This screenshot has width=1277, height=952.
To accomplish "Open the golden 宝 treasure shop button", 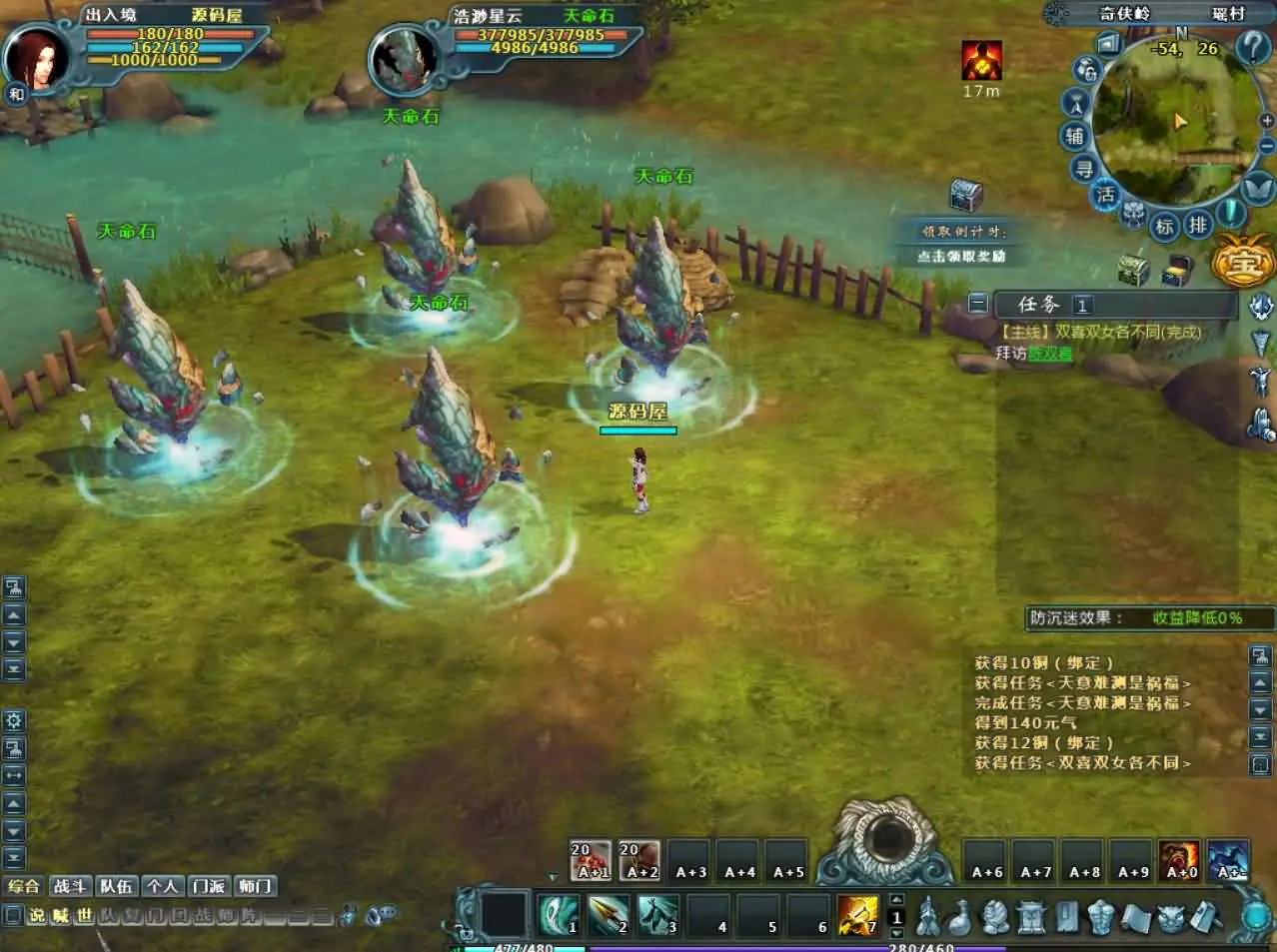I will [x=1242, y=264].
